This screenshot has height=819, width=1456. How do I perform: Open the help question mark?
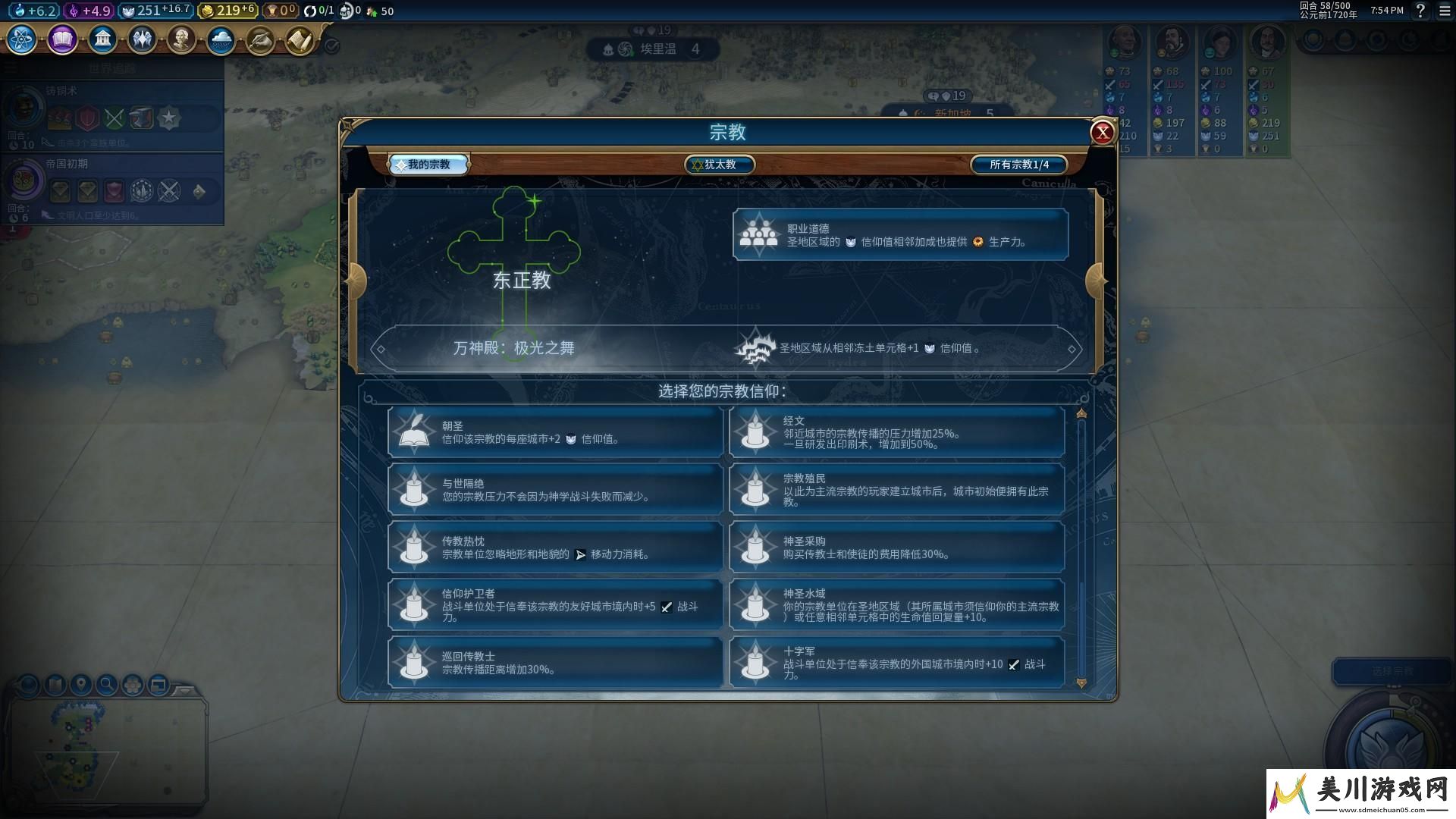1420,11
